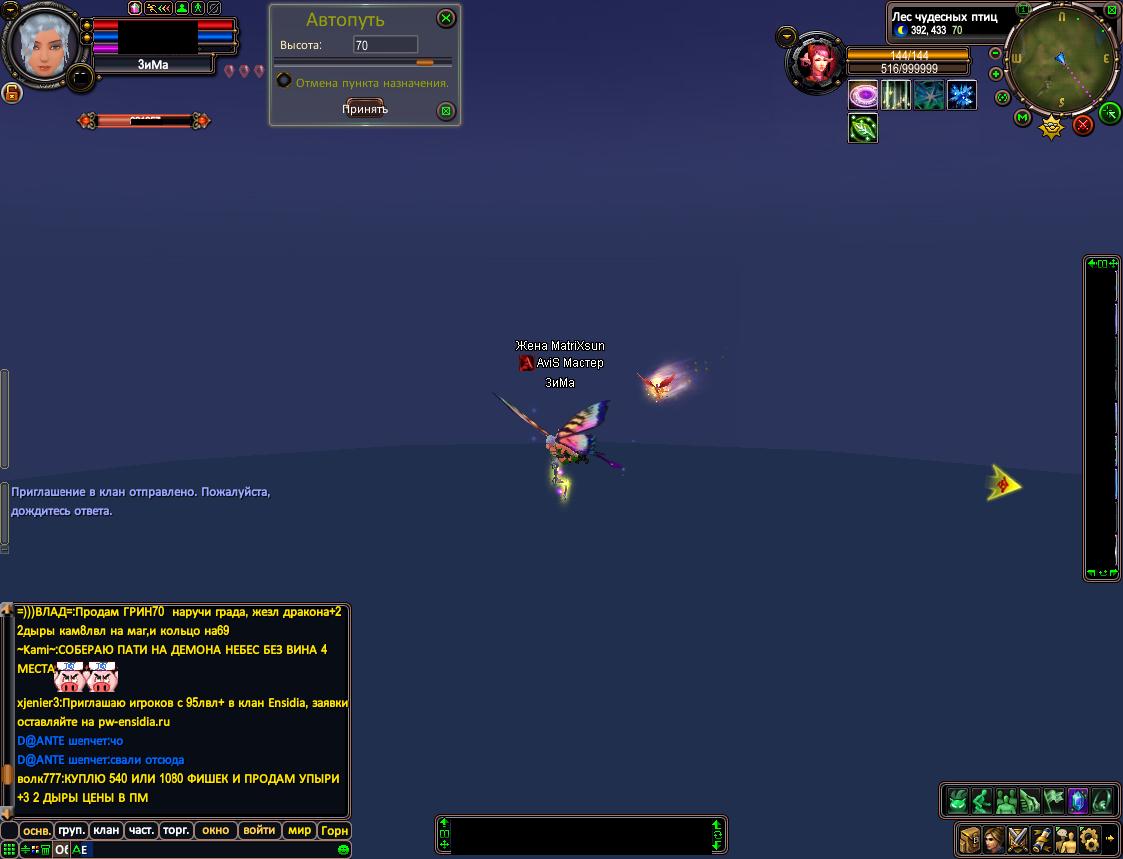Screen dimensions: 1123x859
Task: Open the inventory chest icon
Action: tap(969, 838)
